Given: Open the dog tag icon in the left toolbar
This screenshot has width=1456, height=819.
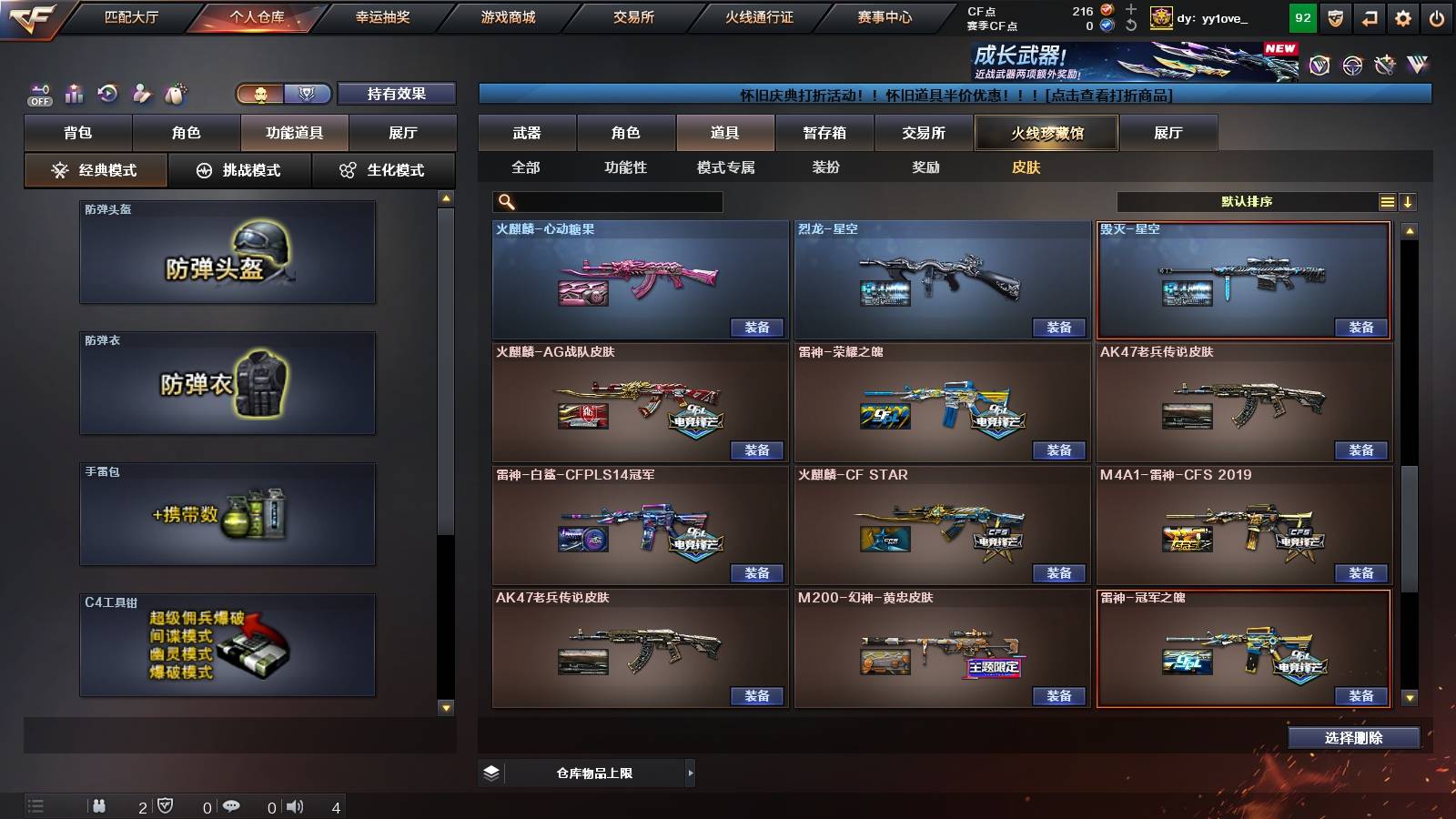Looking at the screenshot, I should tap(175, 92).
